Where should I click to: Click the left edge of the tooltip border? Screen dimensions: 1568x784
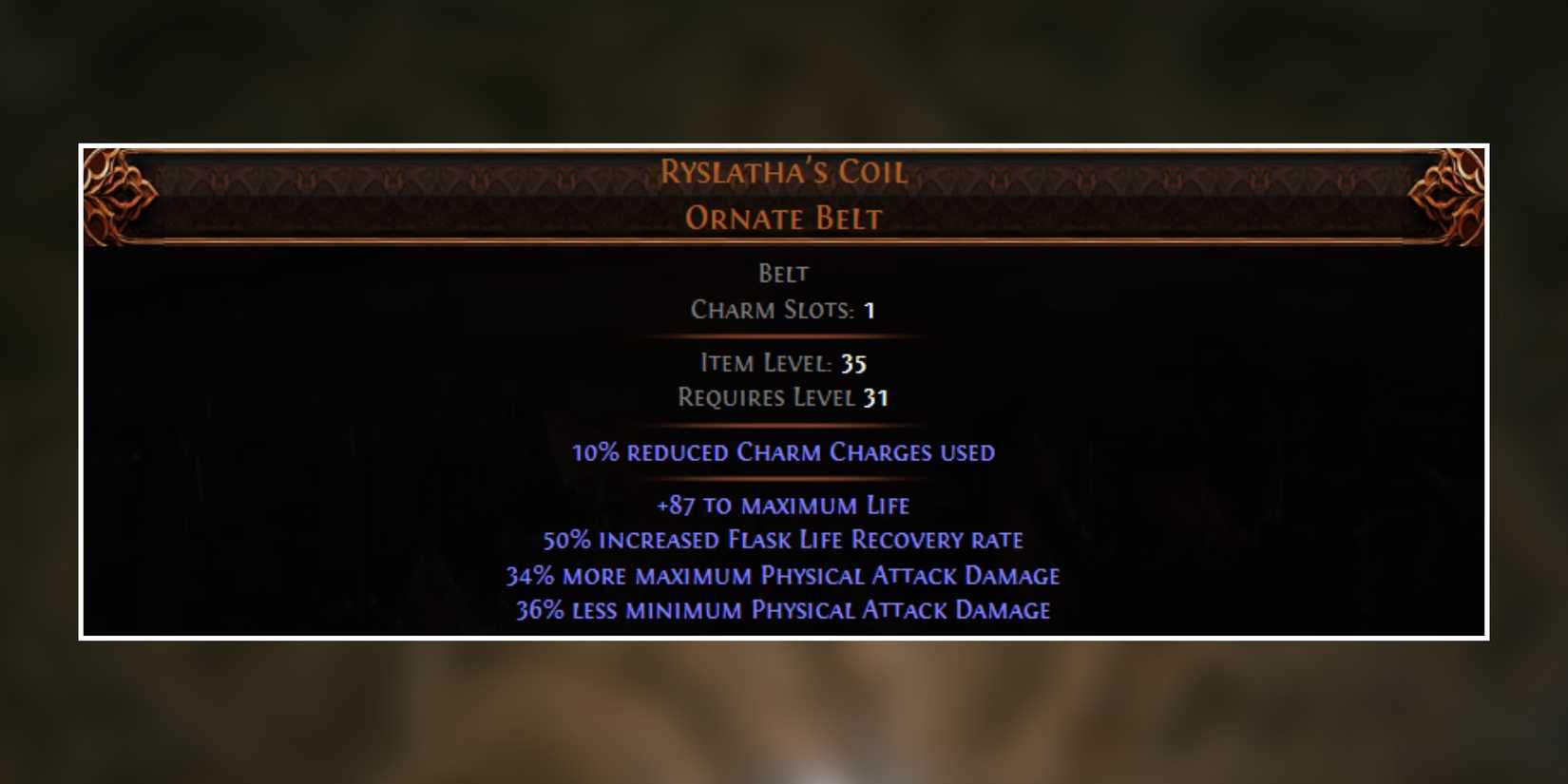(81, 390)
